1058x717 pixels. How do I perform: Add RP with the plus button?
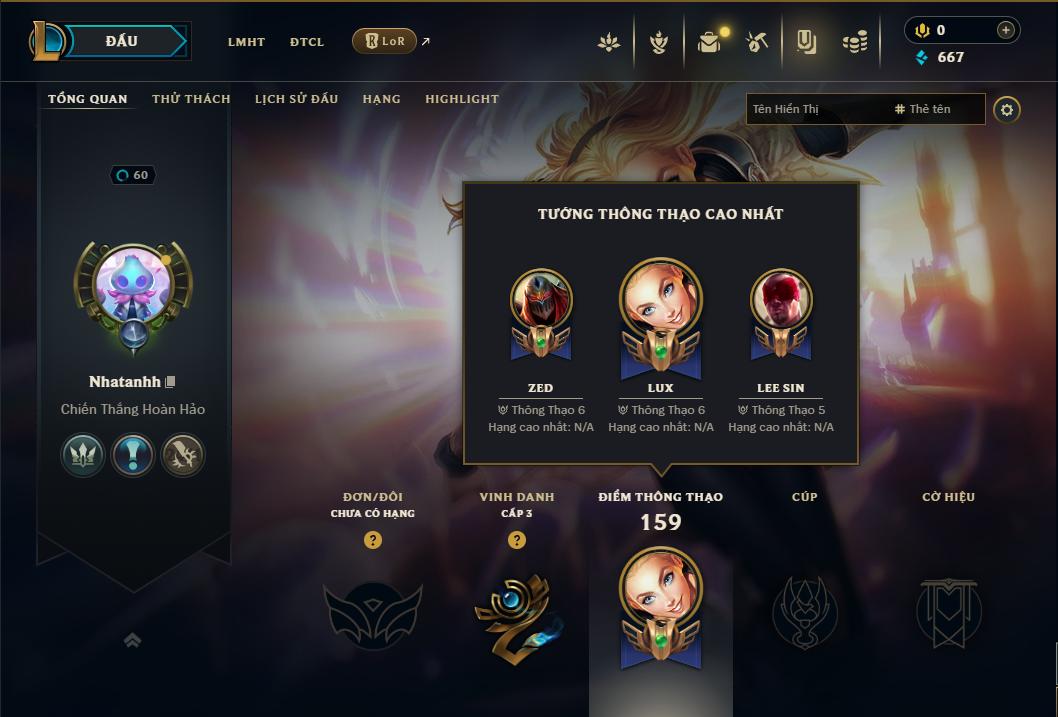click(1005, 30)
